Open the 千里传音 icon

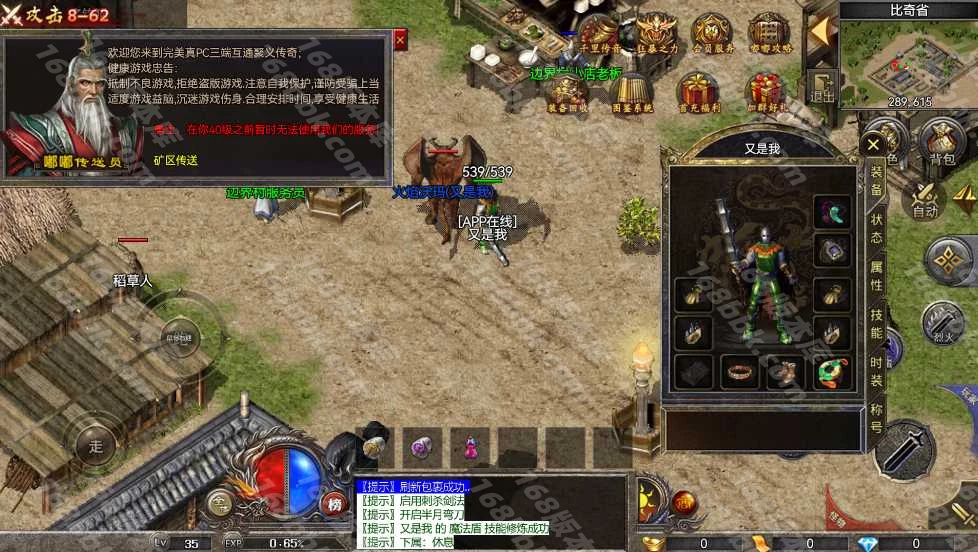pos(600,33)
